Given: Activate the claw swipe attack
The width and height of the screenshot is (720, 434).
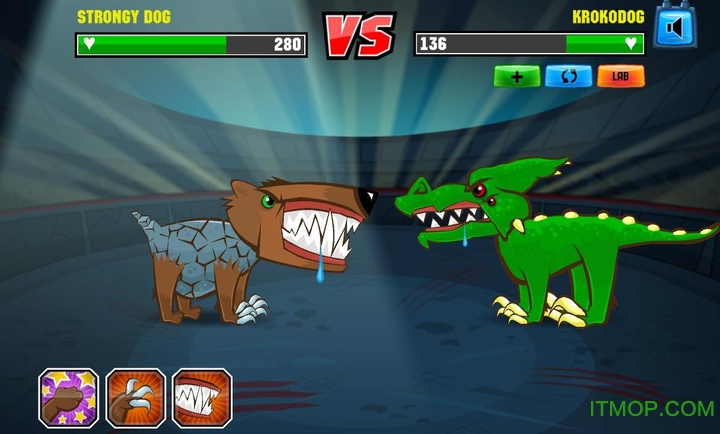Looking at the screenshot, I should [x=135, y=397].
